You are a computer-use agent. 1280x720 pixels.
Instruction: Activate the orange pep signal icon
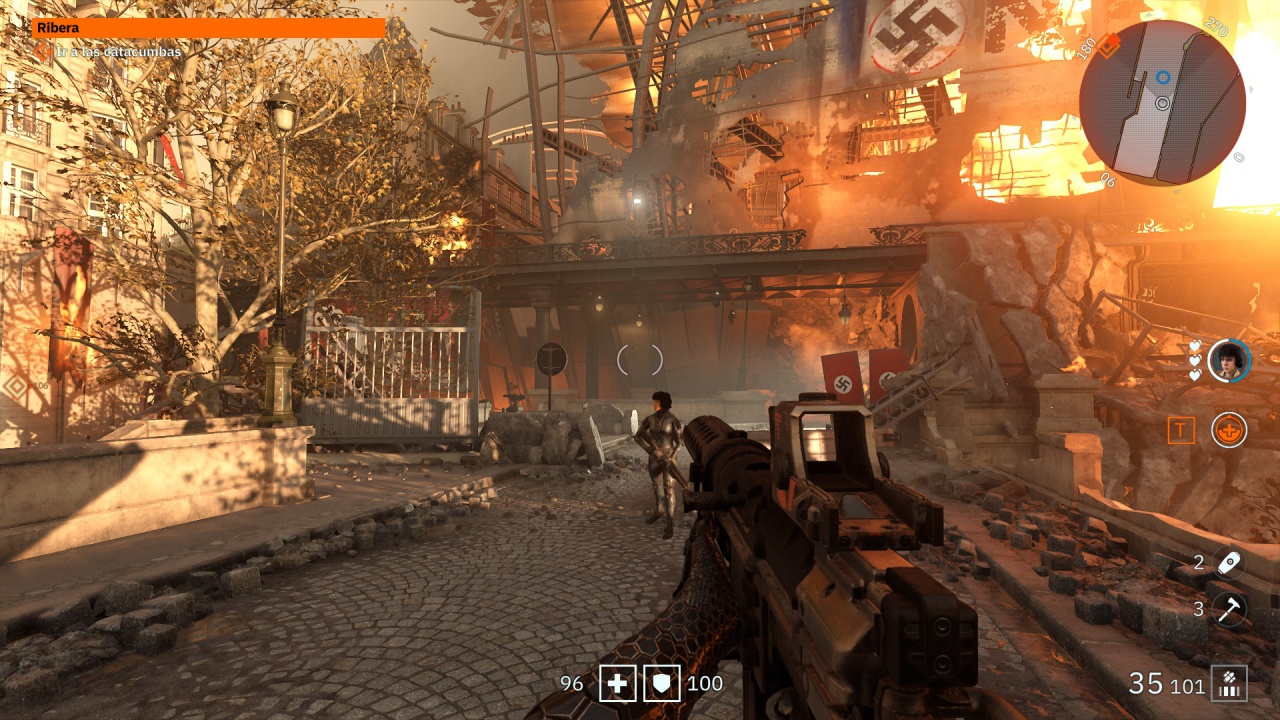[1229, 430]
